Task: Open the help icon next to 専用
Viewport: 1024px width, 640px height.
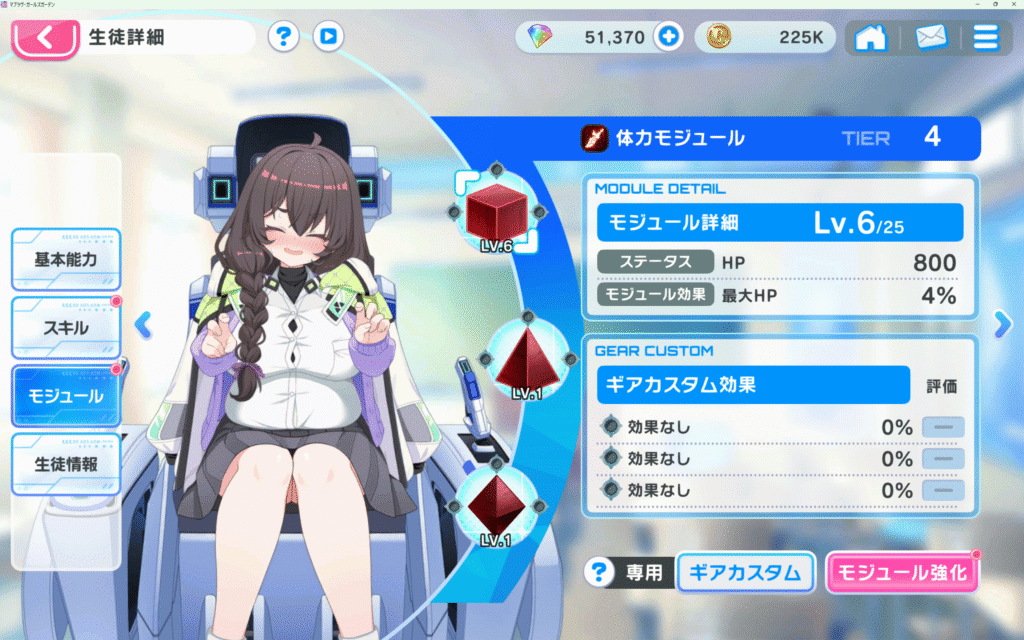Action: pos(599,573)
